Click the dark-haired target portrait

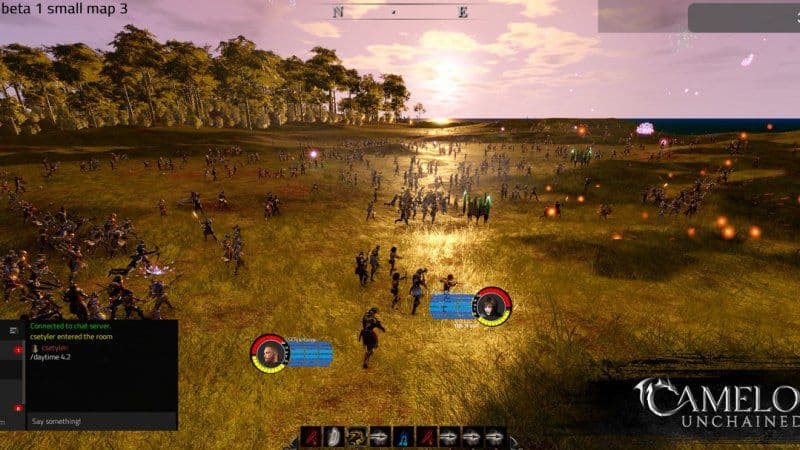tap(492, 307)
